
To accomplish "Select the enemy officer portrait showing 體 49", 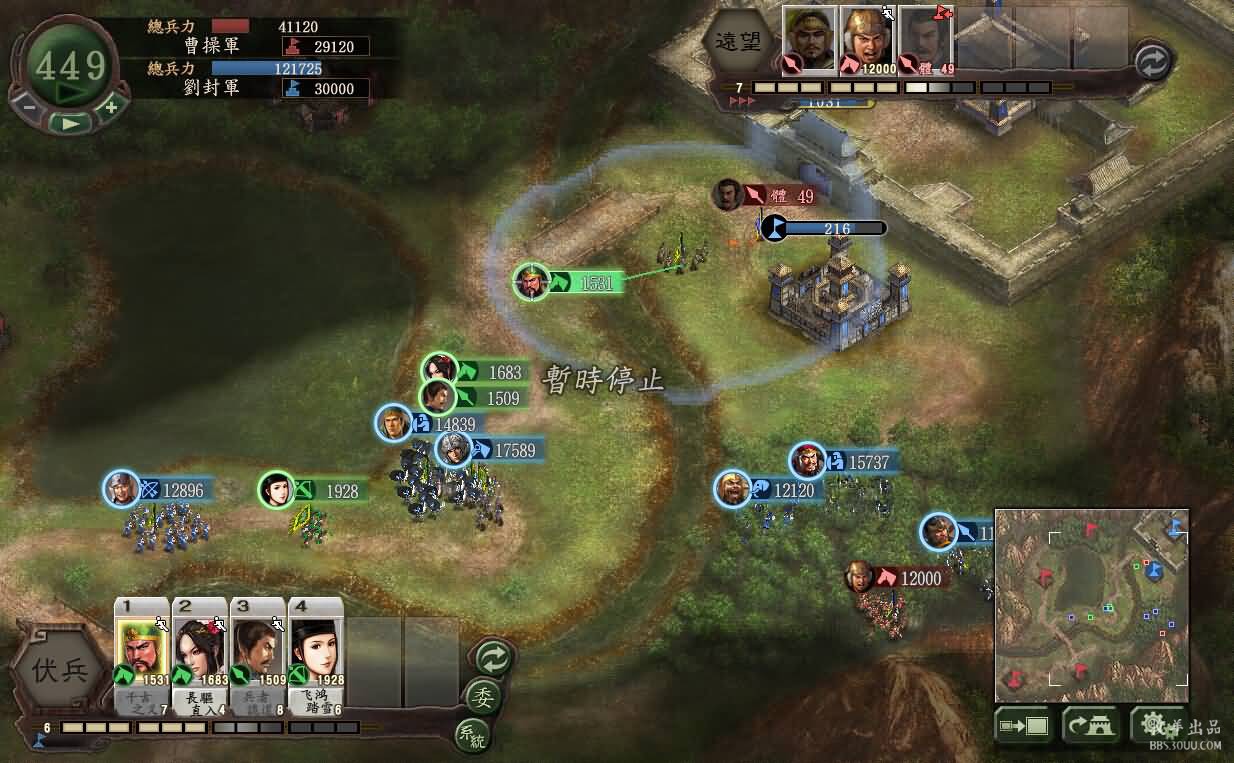I will (x=925, y=40).
